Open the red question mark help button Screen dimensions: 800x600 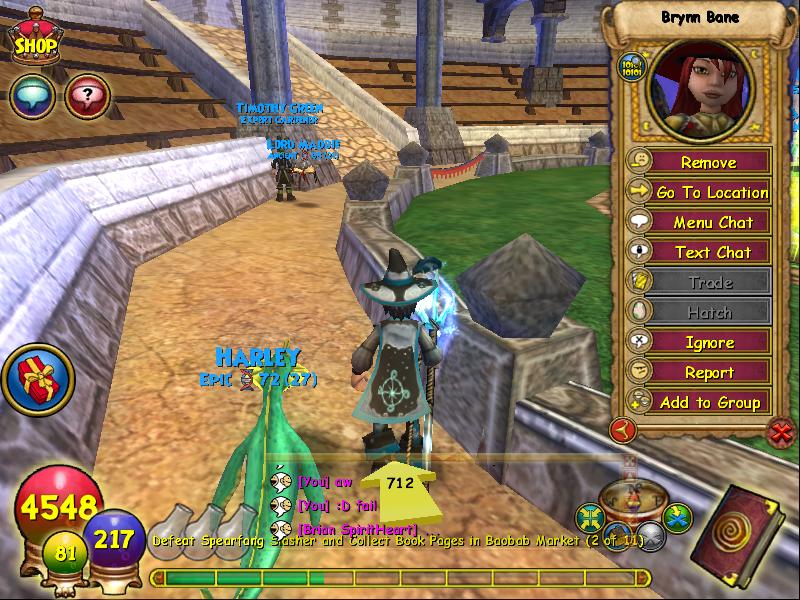pyautogui.click(x=86, y=97)
